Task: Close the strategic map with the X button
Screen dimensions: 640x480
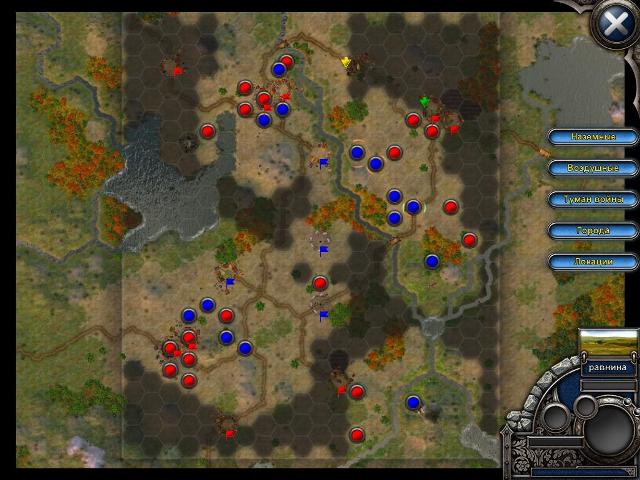Action: (x=609, y=24)
